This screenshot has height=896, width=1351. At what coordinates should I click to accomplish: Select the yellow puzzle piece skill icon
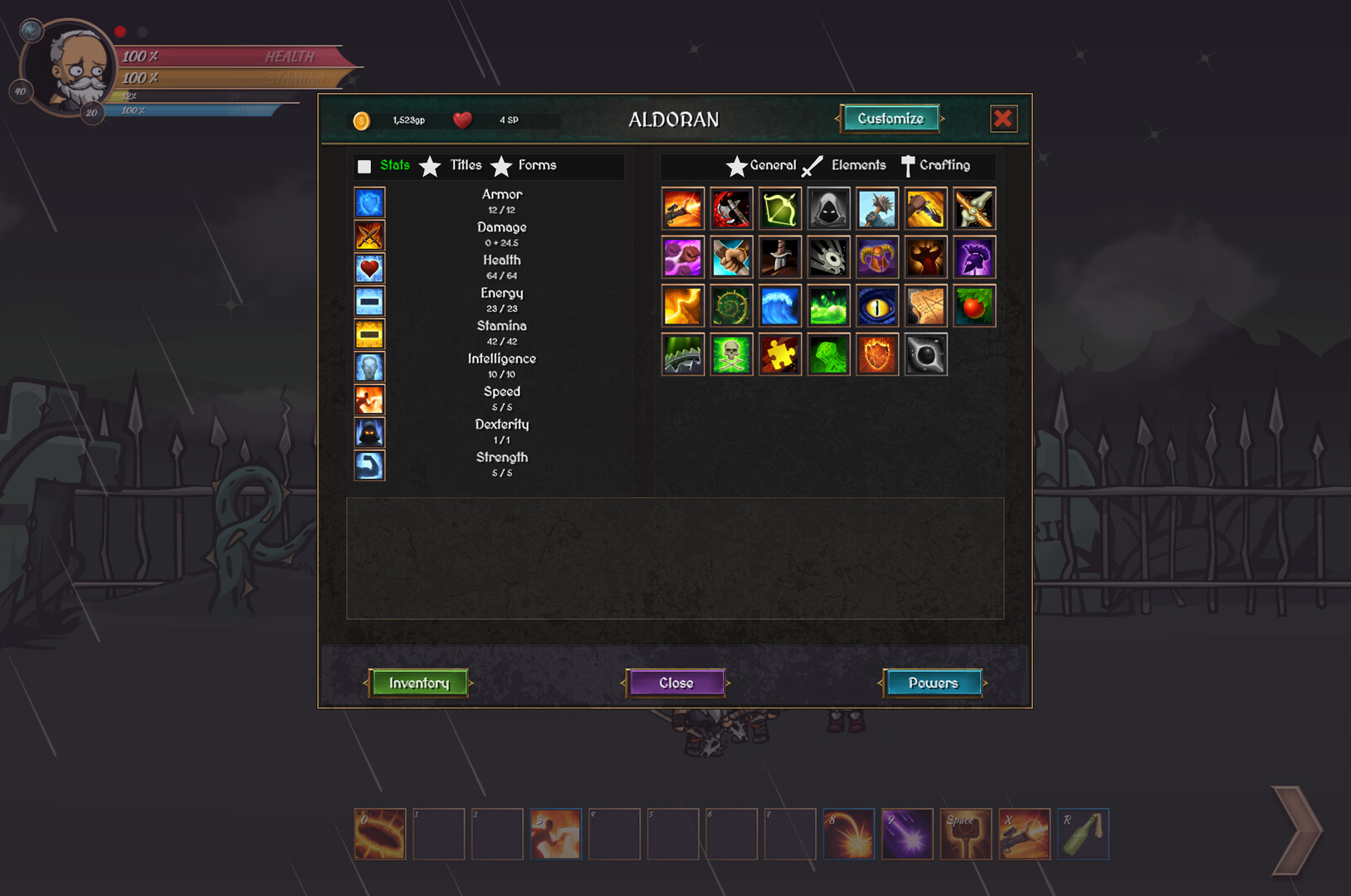tap(780, 354)
